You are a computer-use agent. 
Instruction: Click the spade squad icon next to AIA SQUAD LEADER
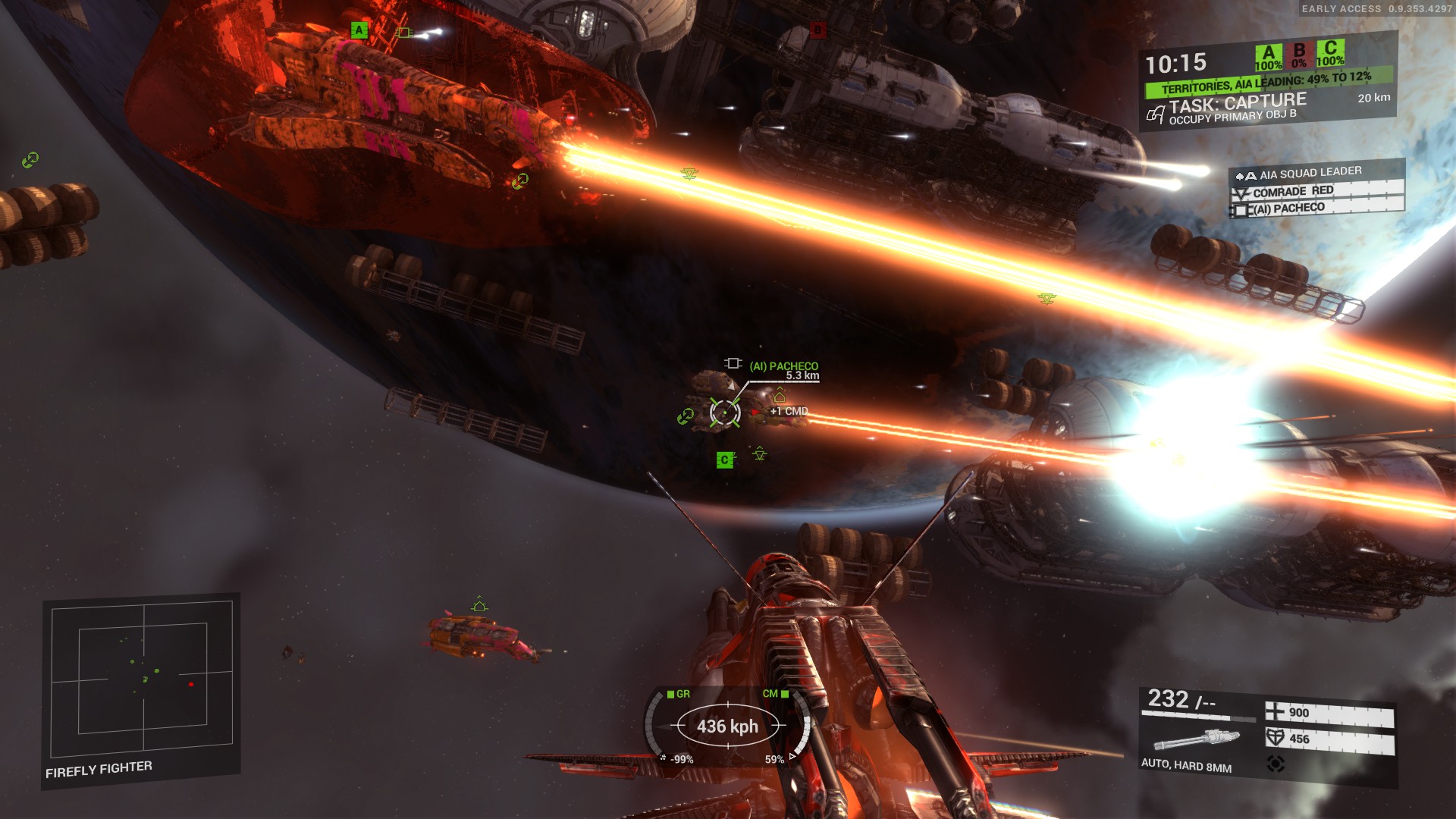[1239, 176]
